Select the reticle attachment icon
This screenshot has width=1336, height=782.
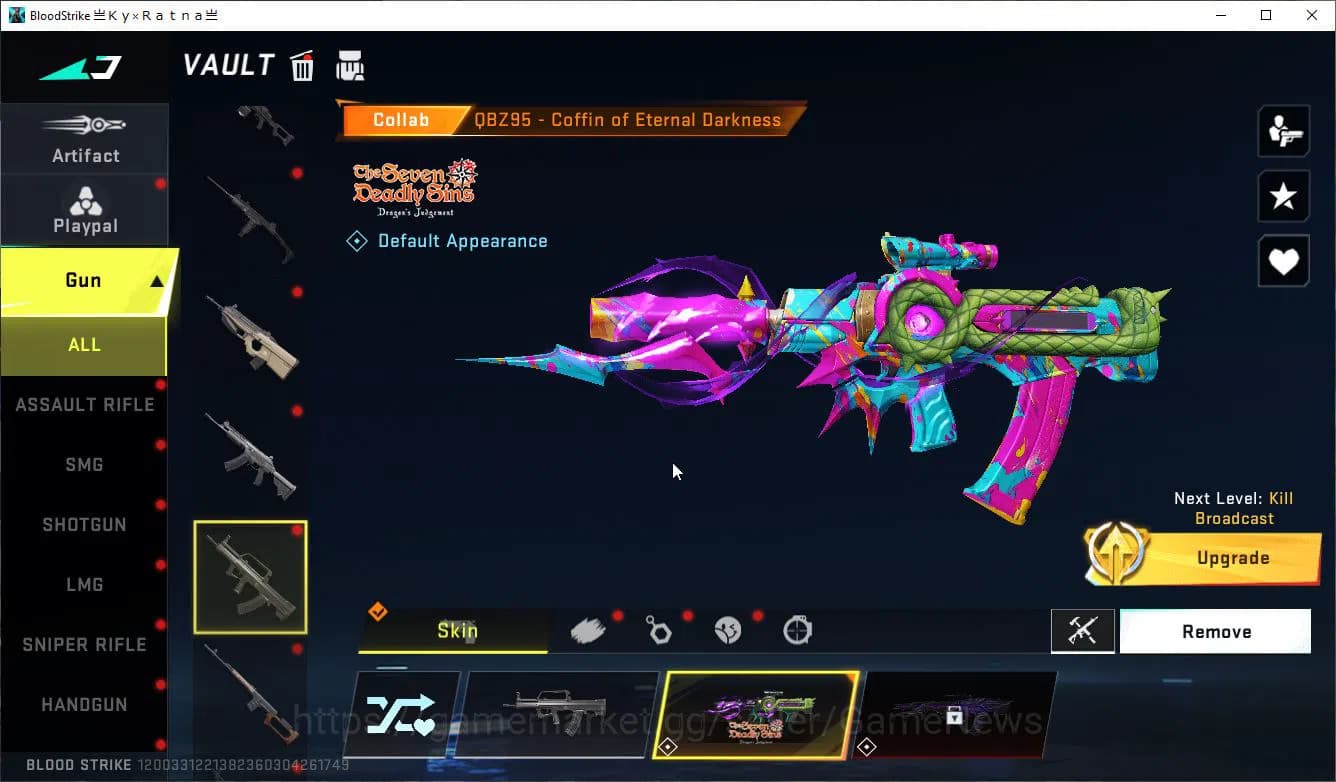pyautogui.click(x=797, y=630)
